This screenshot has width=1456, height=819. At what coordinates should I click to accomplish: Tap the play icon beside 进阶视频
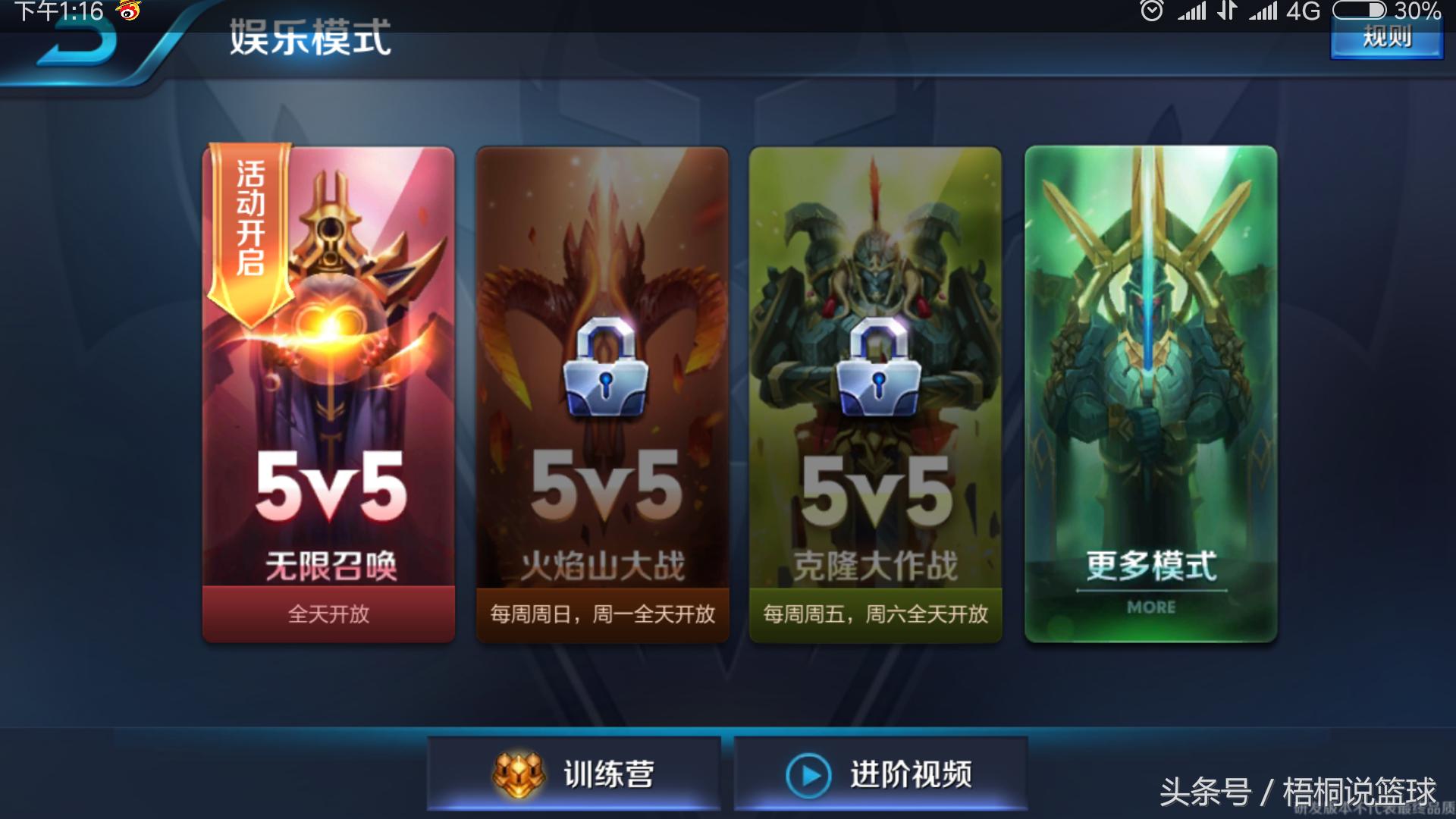pos(810,775)
